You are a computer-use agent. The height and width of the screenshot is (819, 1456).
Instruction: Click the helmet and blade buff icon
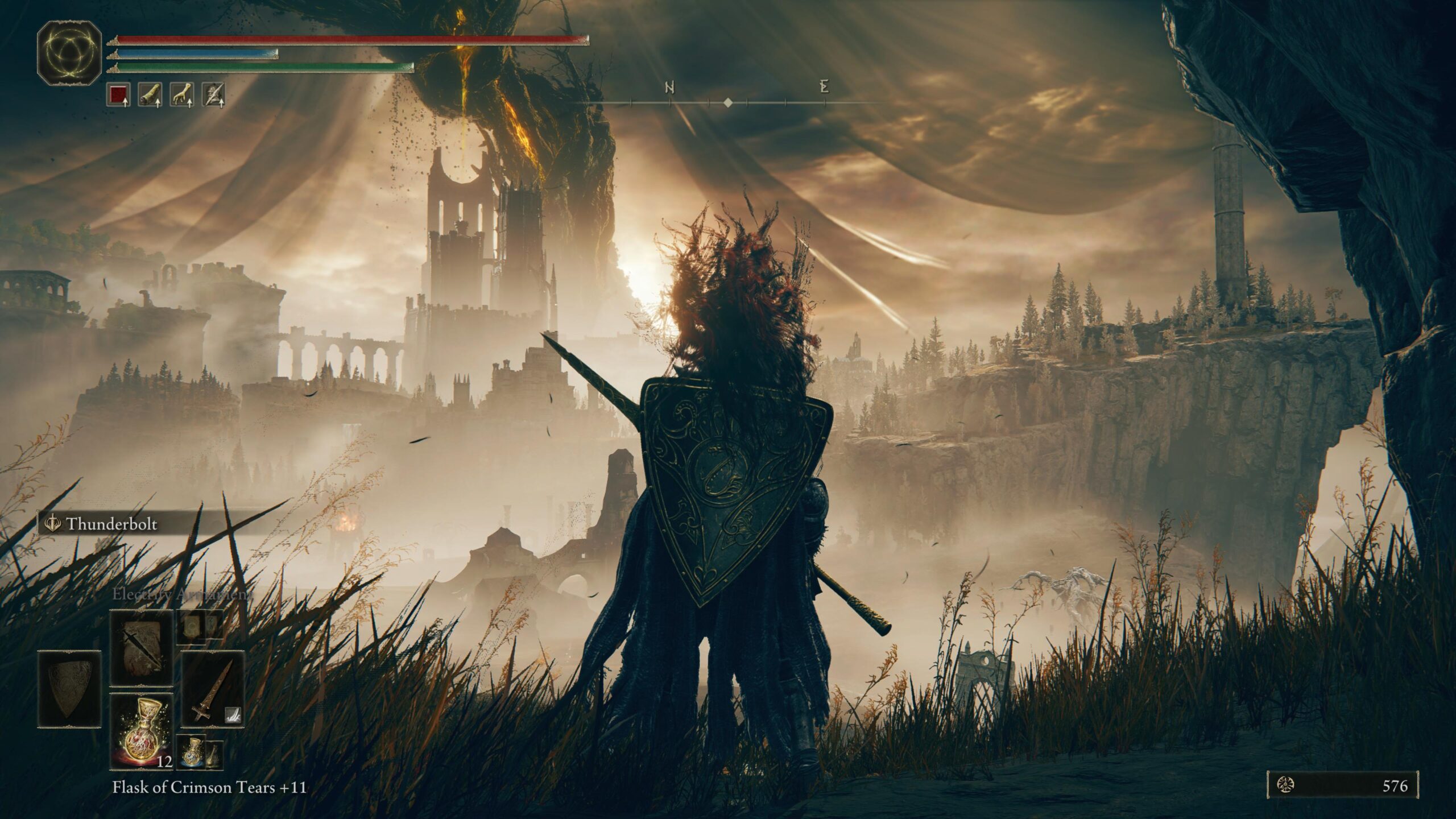pos(213,94)
